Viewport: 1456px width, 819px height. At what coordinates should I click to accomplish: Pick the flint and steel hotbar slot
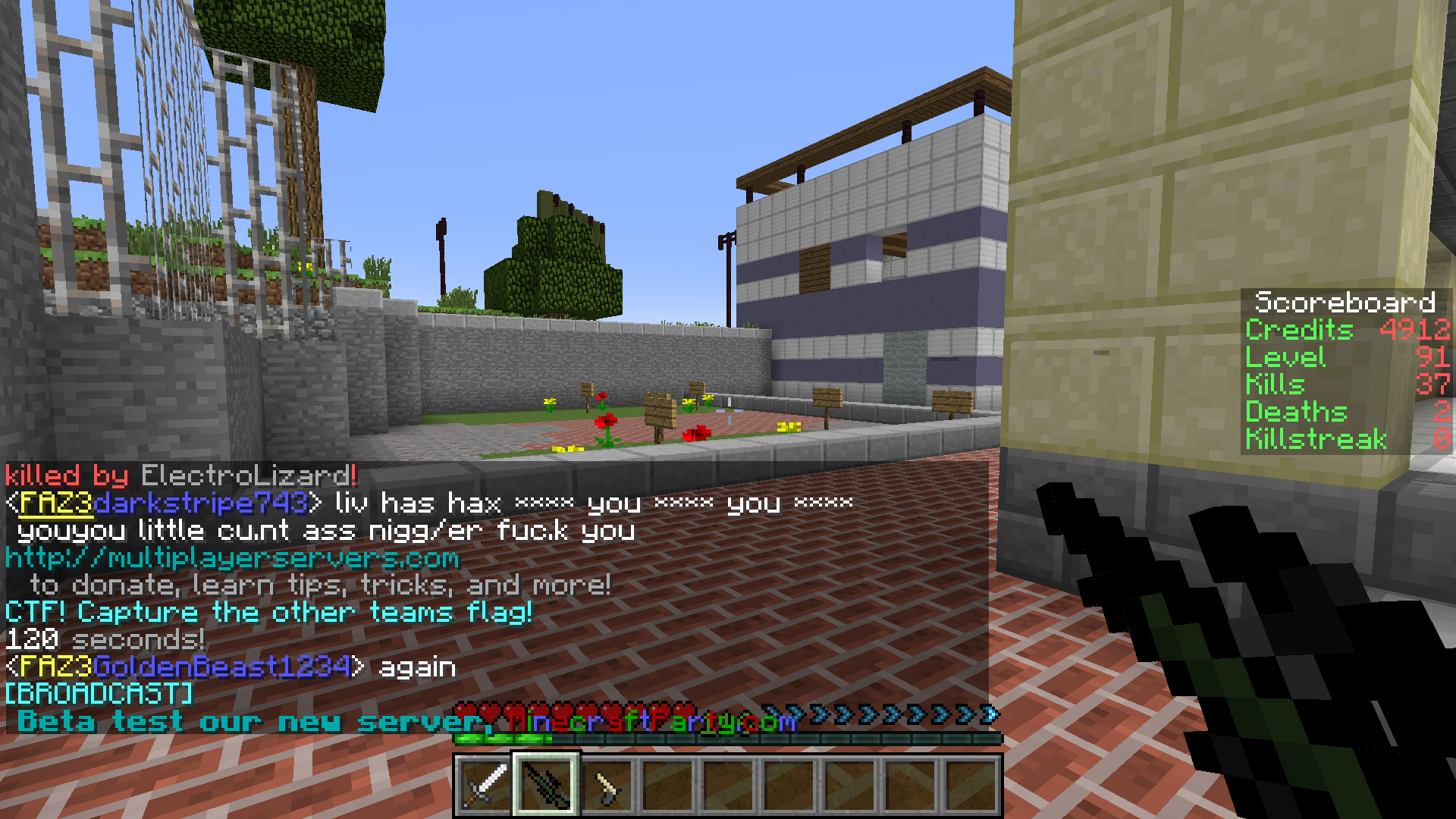click(607, 784)
